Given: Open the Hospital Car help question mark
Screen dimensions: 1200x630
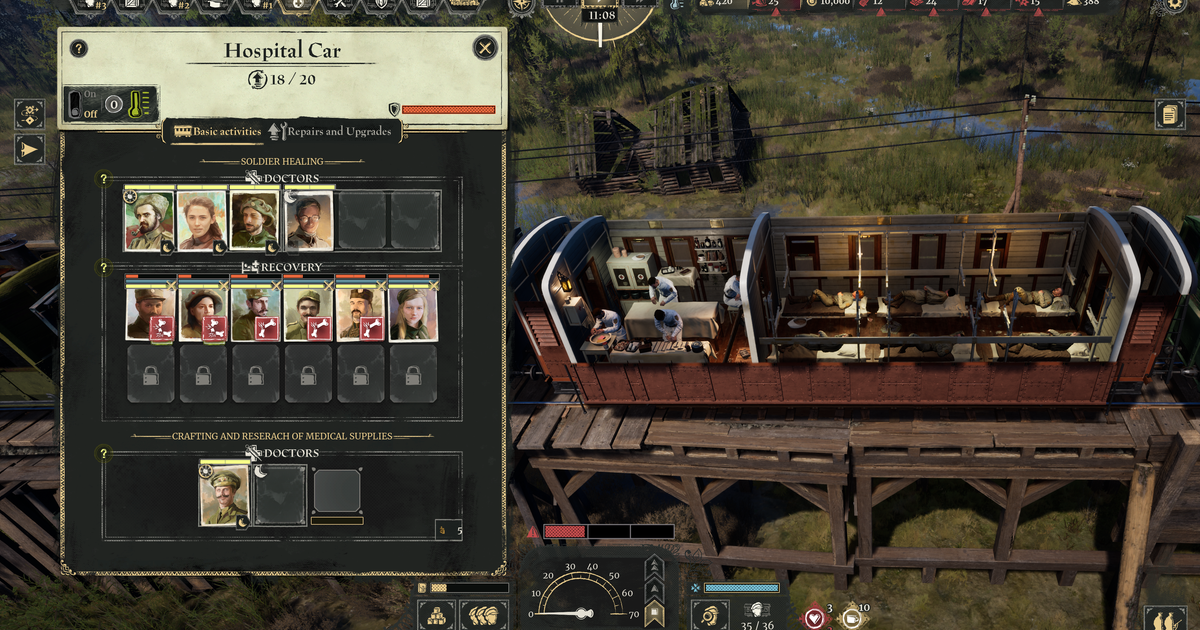Looking at the screenshot, I should (79, 48).
